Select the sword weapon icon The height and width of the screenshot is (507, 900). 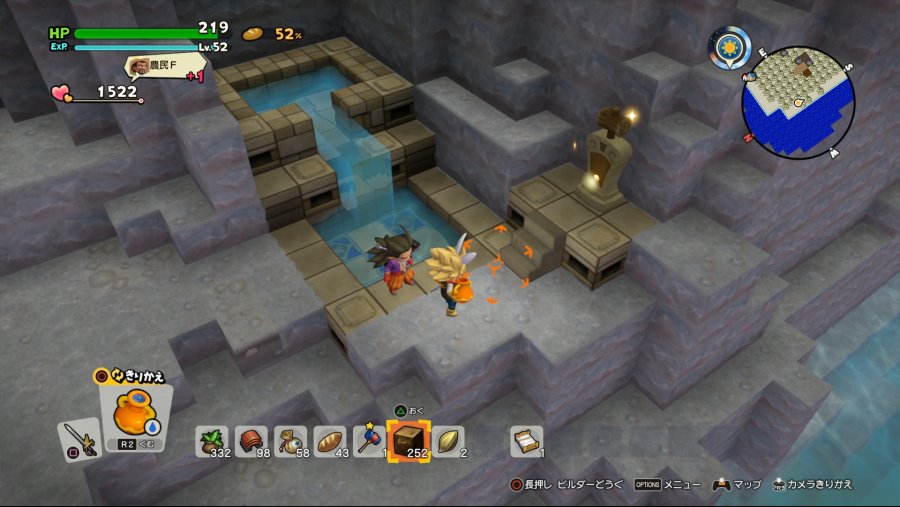[77, 437]
